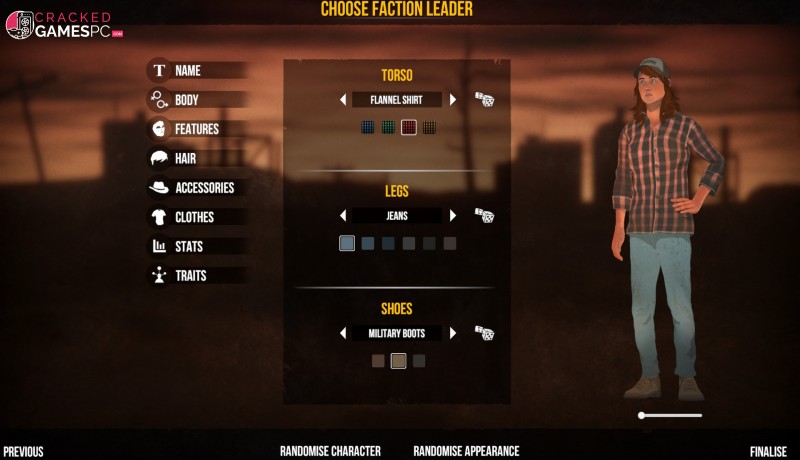Viewport: 800px width, 460px height.
Task: Open the Features category
Action: (196, 129)
